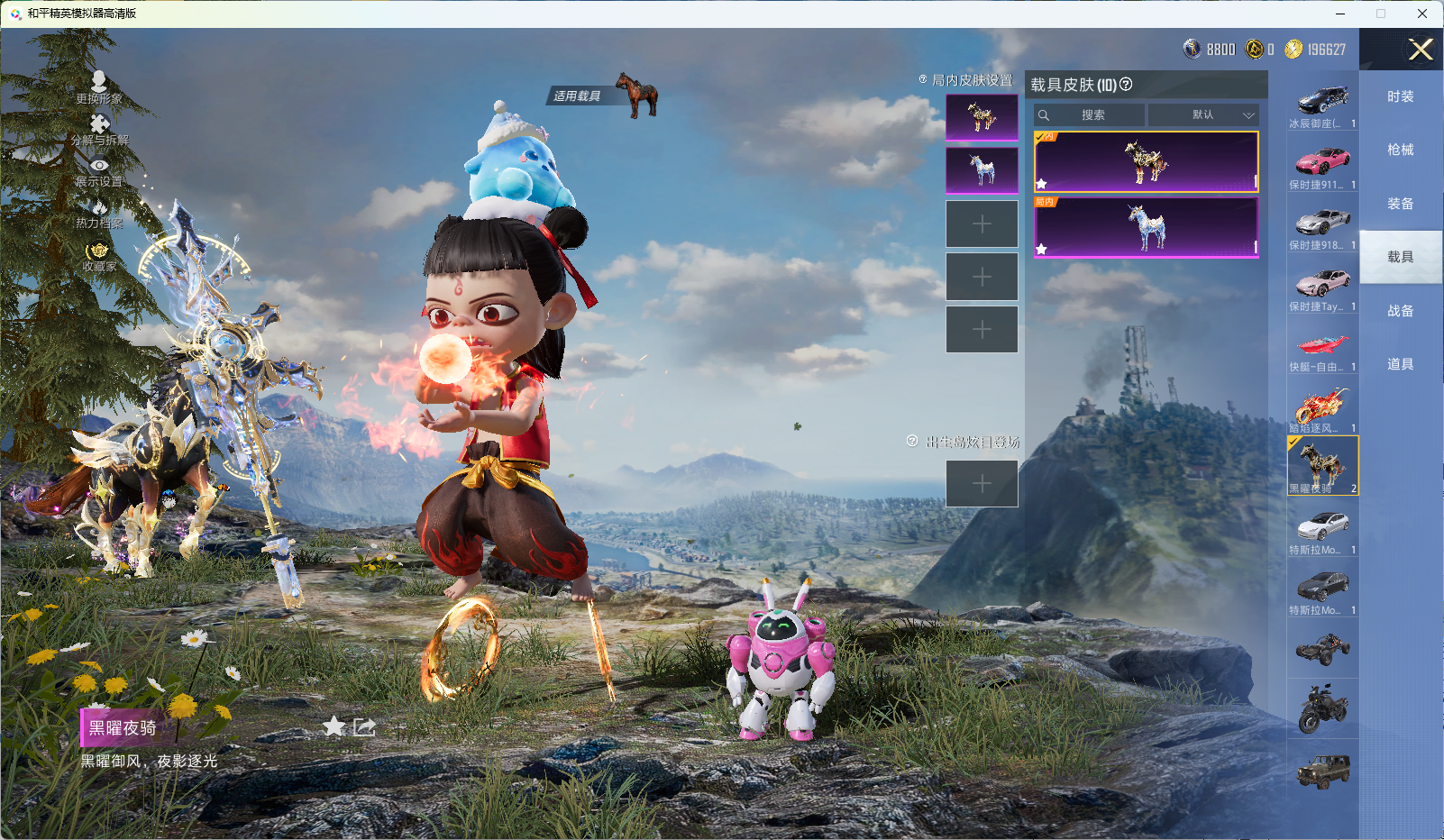1444x840 pixels.
Task: Open the 热力档案 option
Action: pyautogui.click(x=99, y=214)
